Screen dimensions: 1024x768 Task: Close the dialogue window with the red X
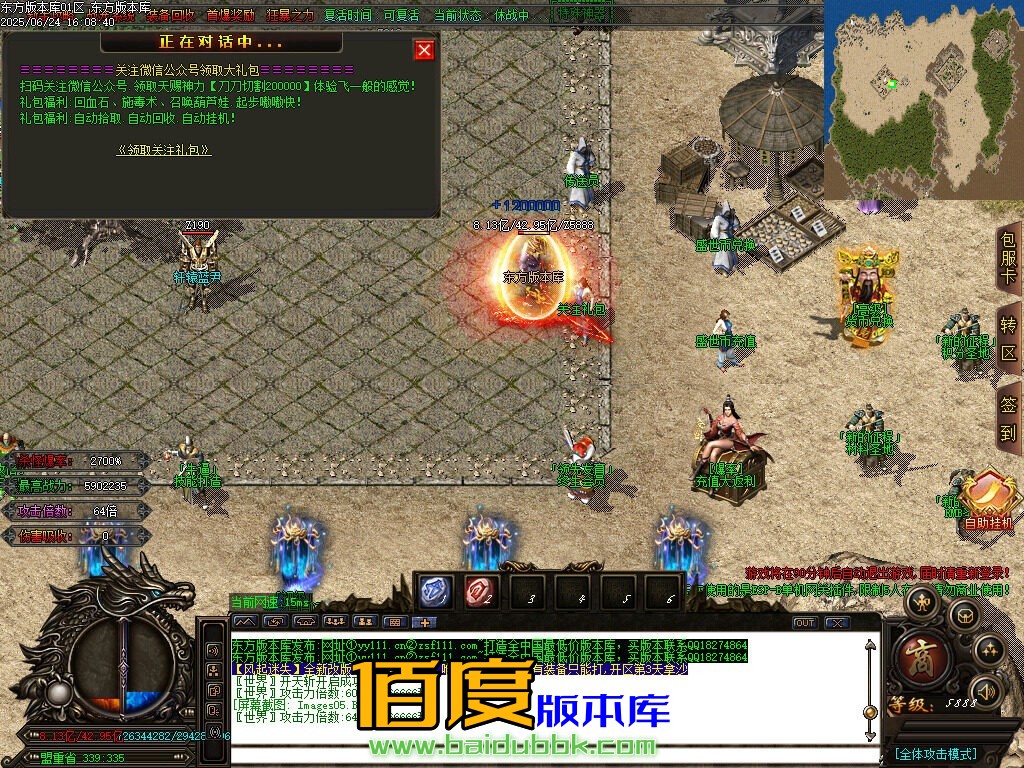[425, 50]
